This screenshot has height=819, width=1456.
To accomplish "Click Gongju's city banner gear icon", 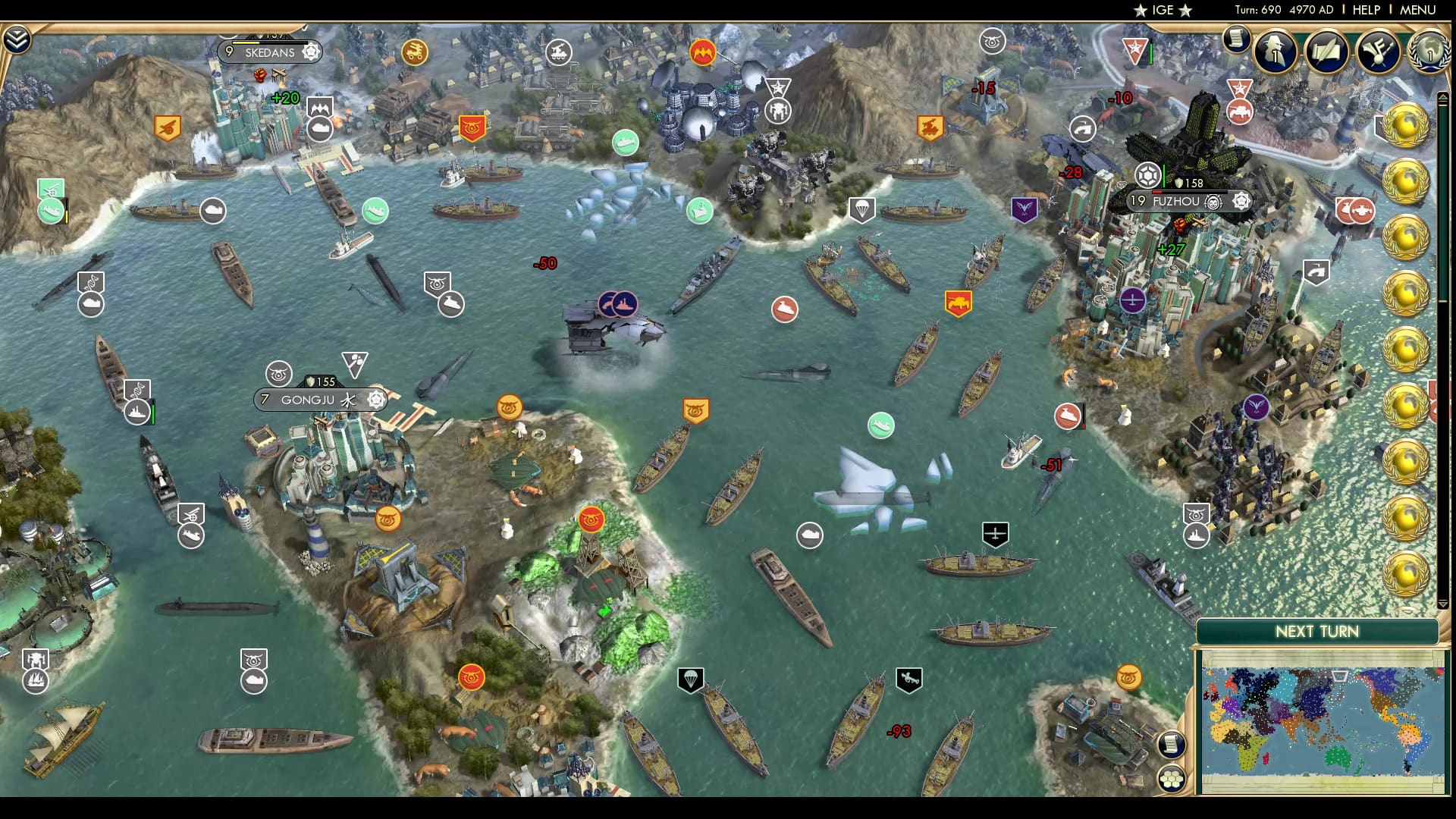I will 377,399.
